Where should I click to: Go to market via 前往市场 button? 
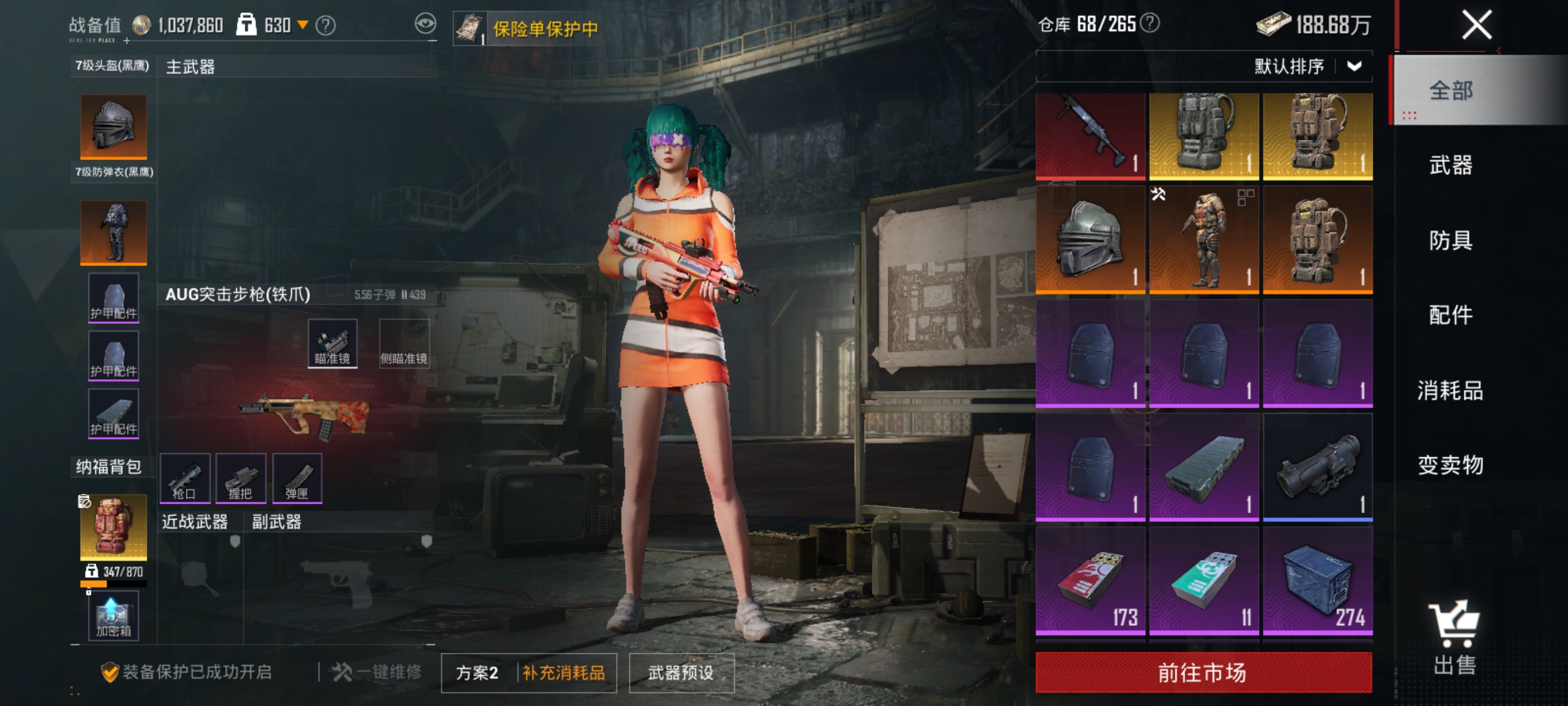[x=1203, y=672]
